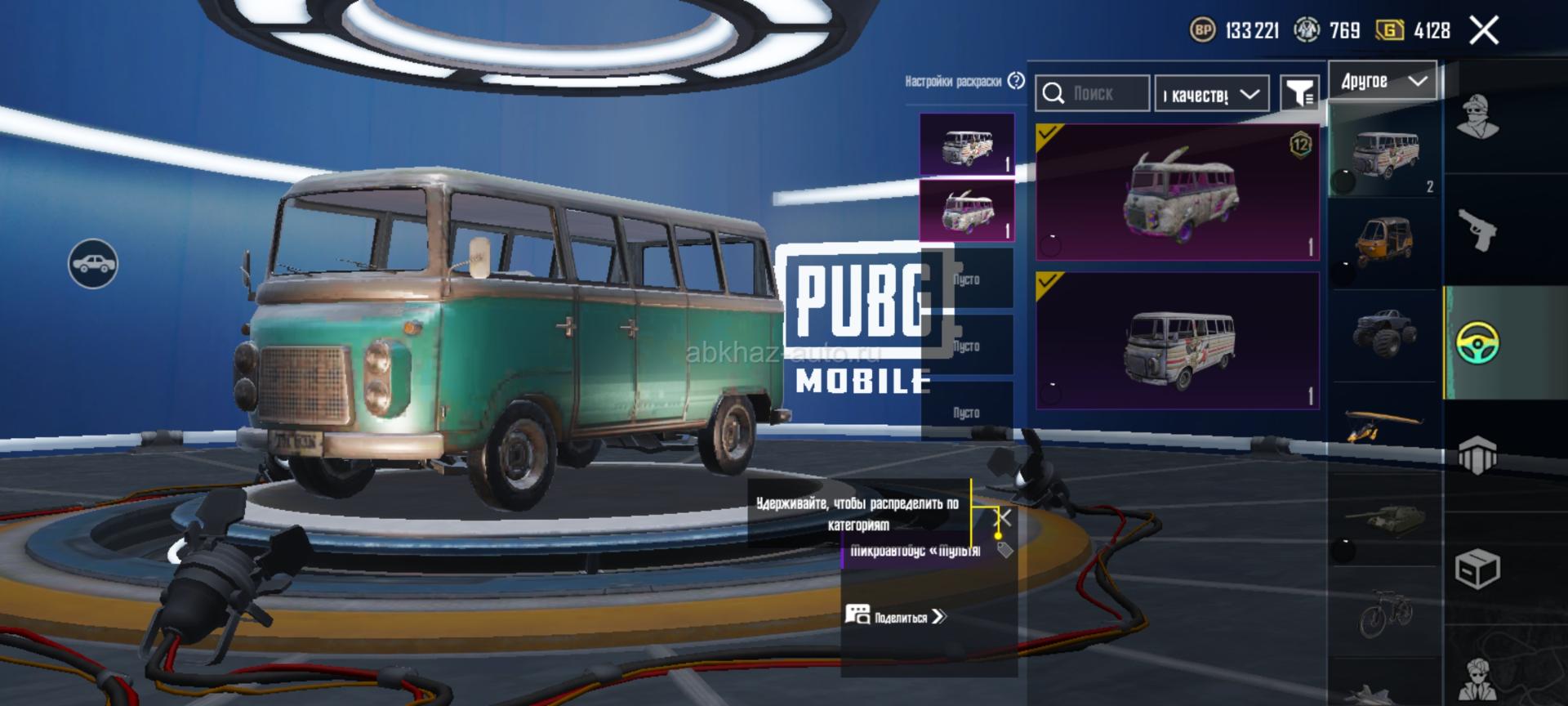Click the round car icon button
The width and height of the screenshot is (1568, 706).
tap(93, 264)
